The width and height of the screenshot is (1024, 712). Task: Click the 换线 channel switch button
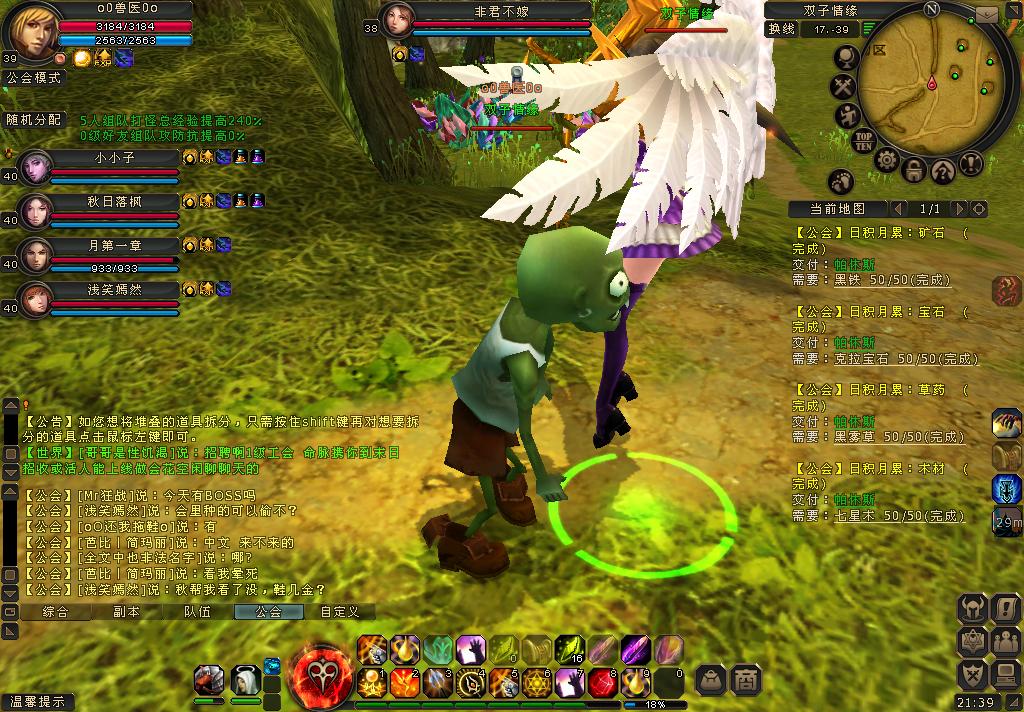click(x=781, y=29)
